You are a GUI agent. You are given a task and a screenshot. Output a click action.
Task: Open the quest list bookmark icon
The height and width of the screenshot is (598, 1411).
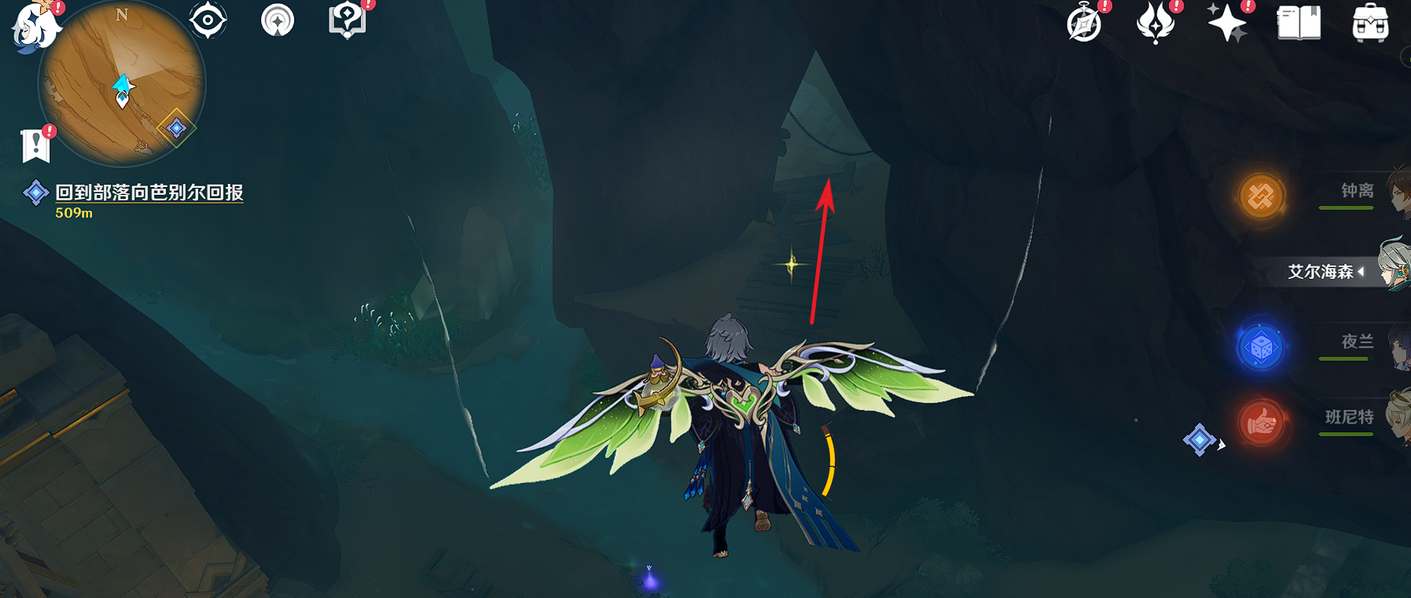36,146
